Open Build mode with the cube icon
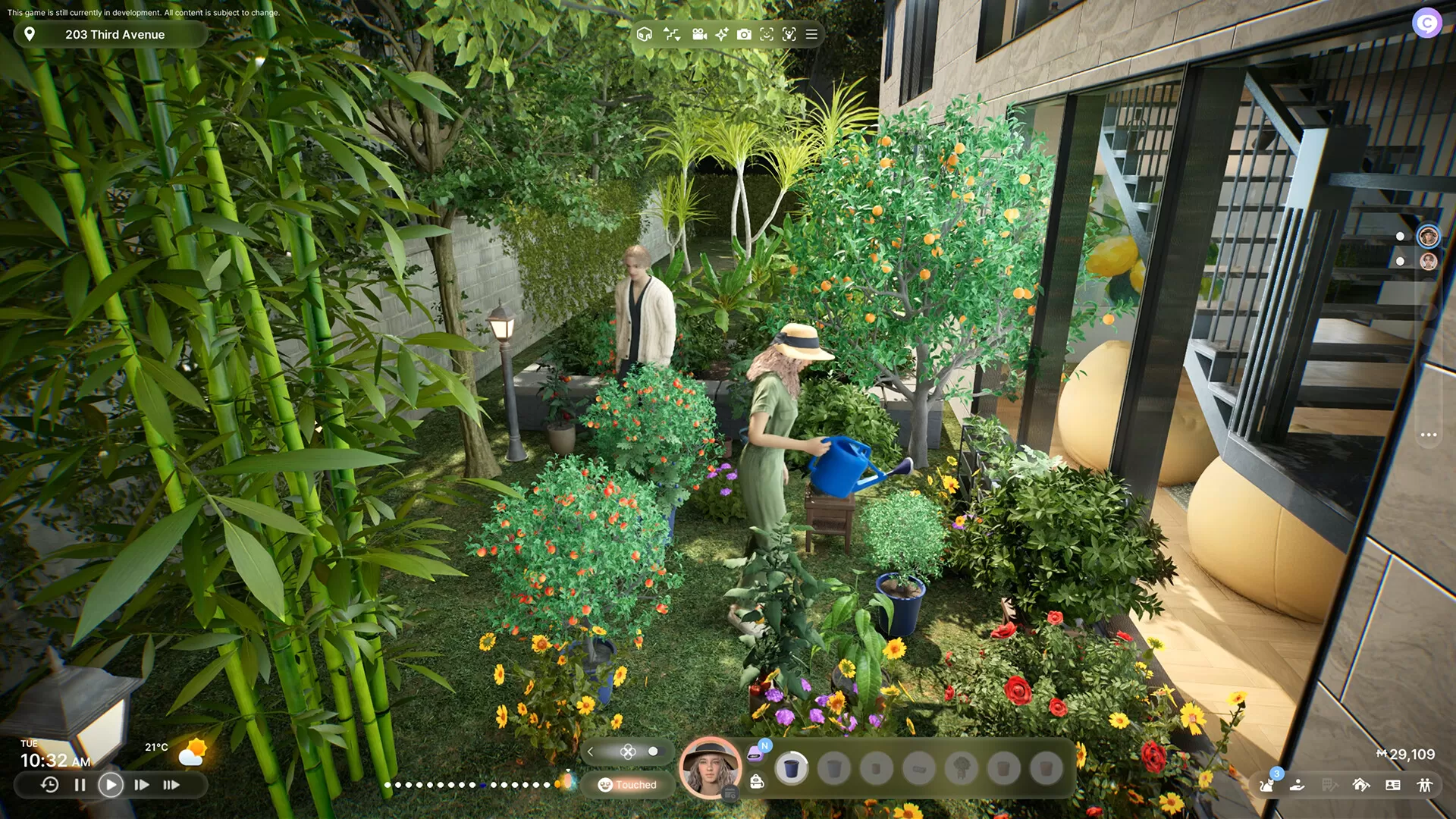Viewport: 1456px width, 819px height. tap(645, 34)
